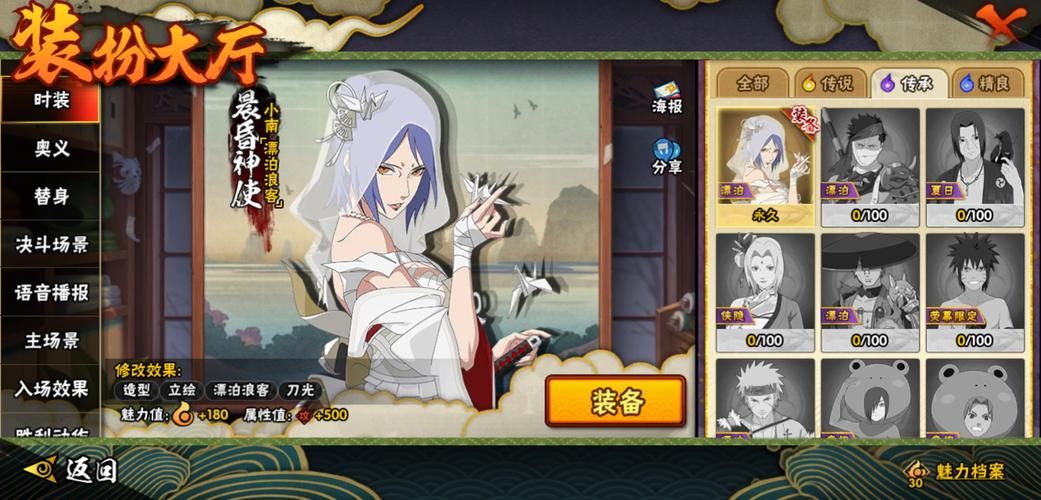Select the equipped Konan 永久 costume card
Image resolution: width=1041 pixels, height=500 pixels.
(765, 167)
